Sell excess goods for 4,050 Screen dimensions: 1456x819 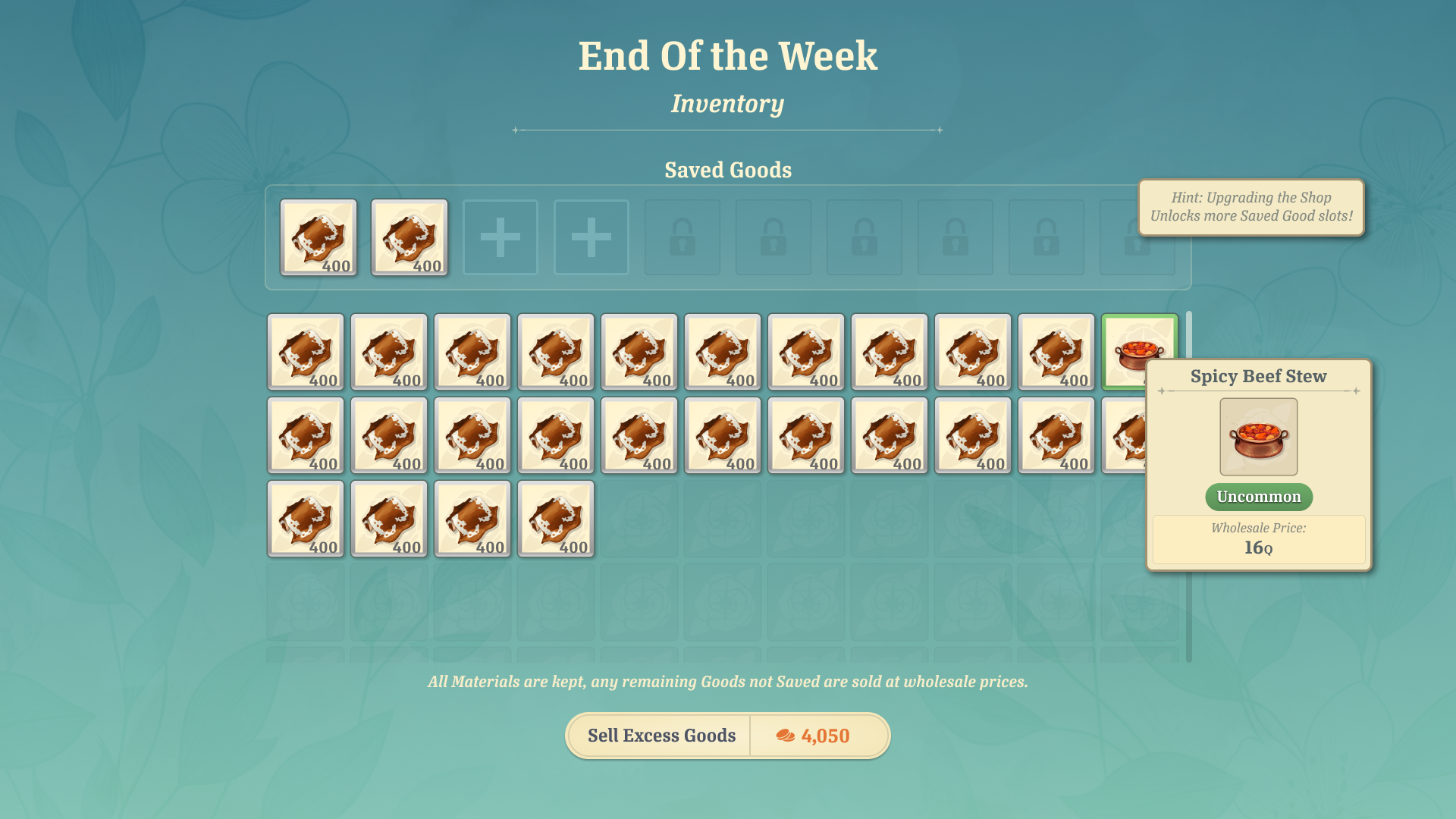[x=727, y=736]
